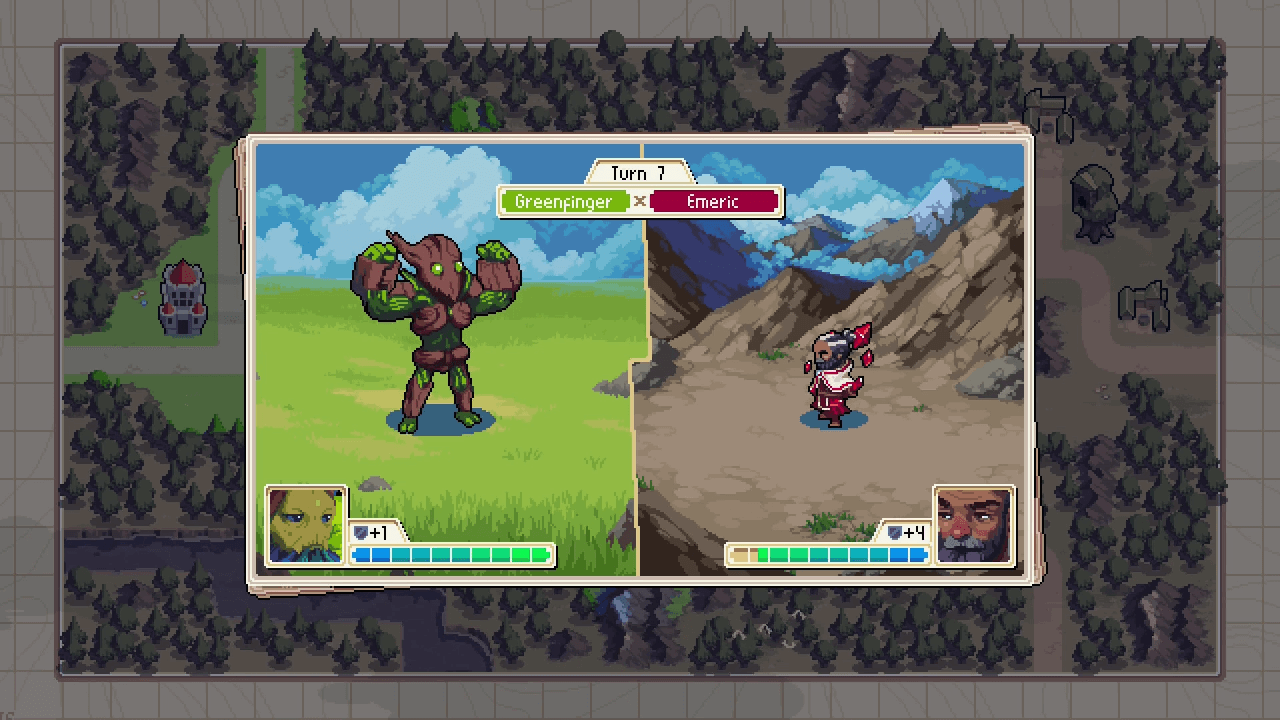This screenshot has width=1280, height=720.
Task: Select the green Greenfinger name banner
Action: point(564,201)
